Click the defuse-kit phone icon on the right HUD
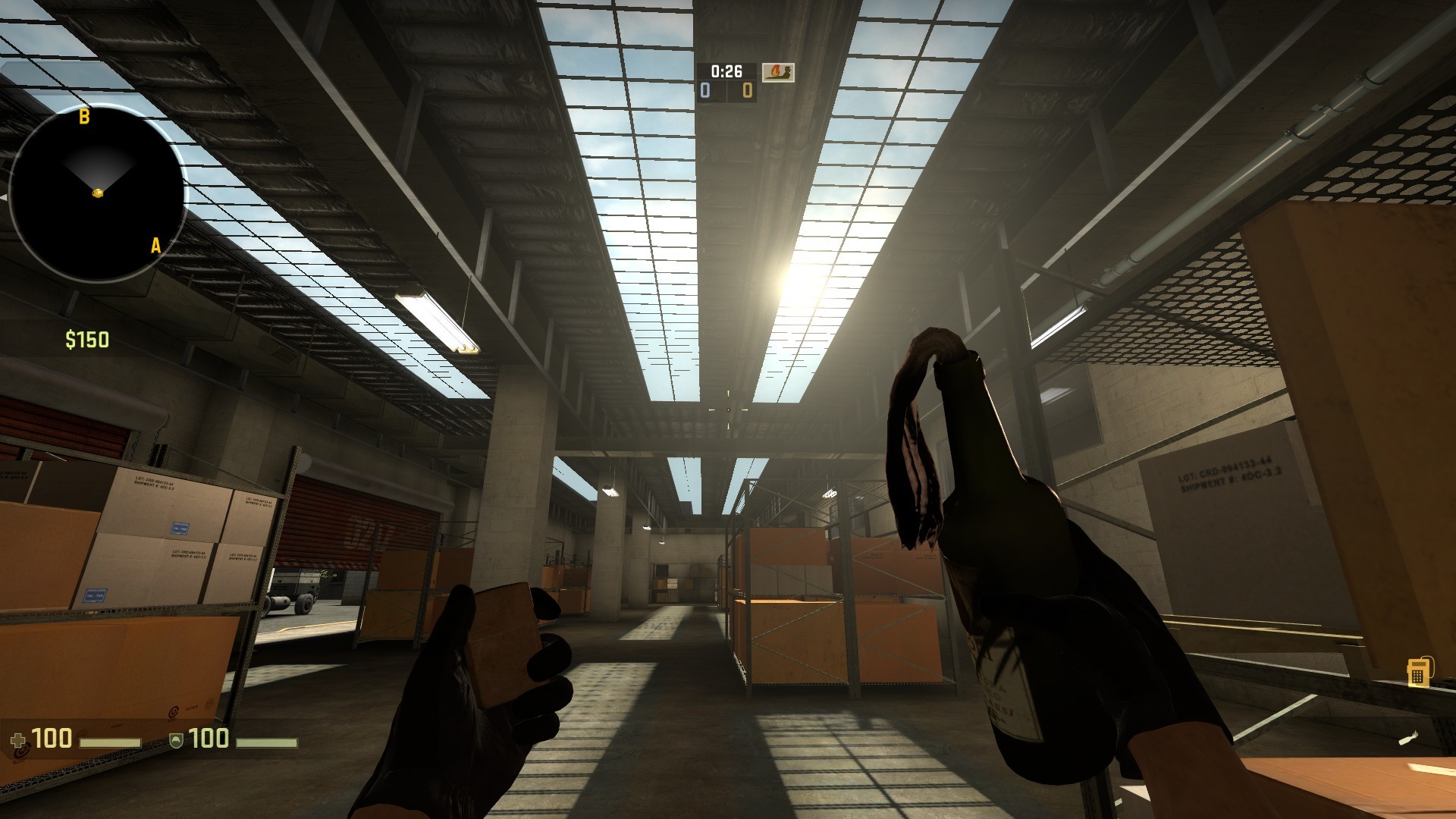The image size is (1456, 819). 1419,673
